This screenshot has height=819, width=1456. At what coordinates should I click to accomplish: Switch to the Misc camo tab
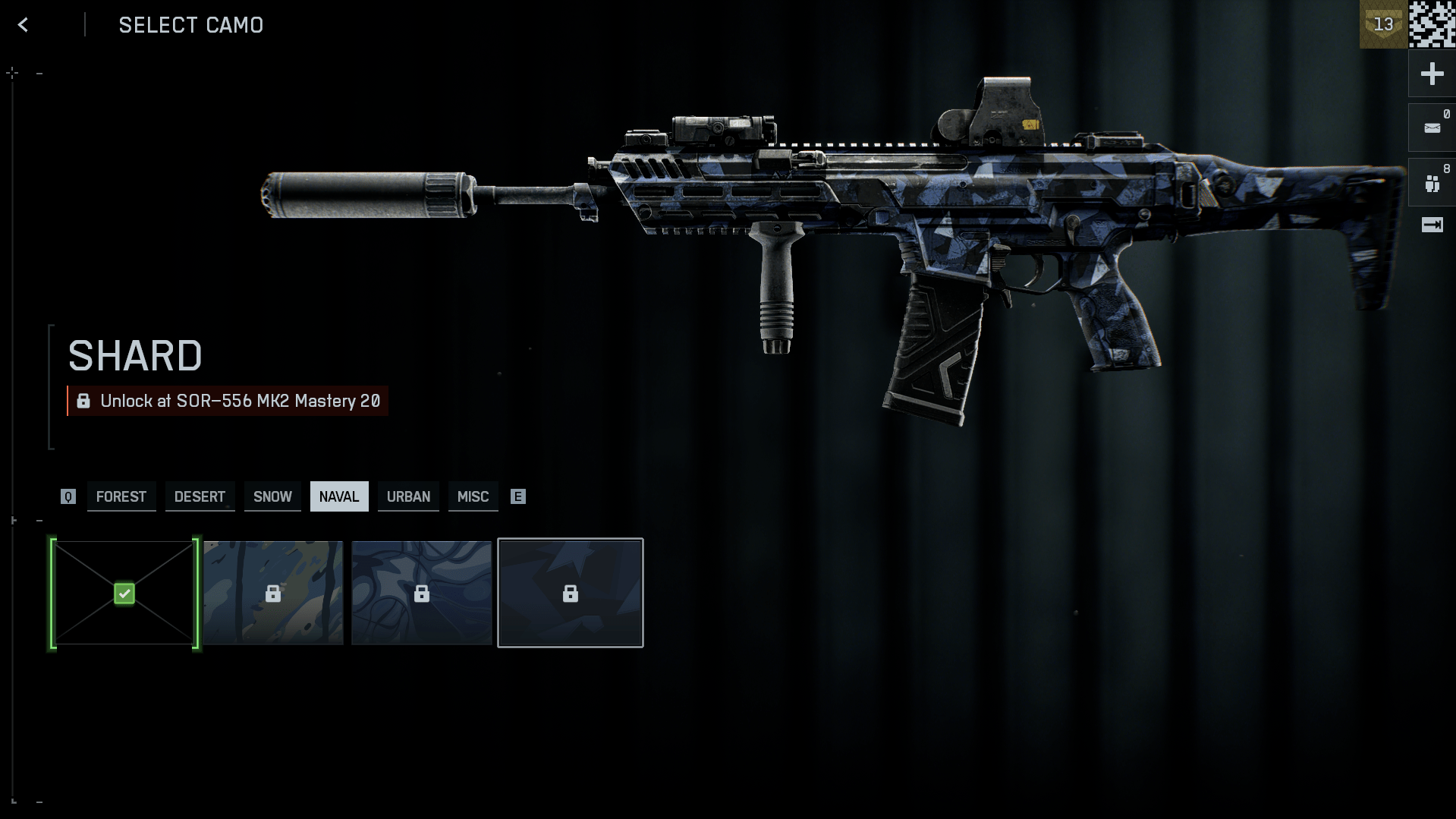click(473, 496)
